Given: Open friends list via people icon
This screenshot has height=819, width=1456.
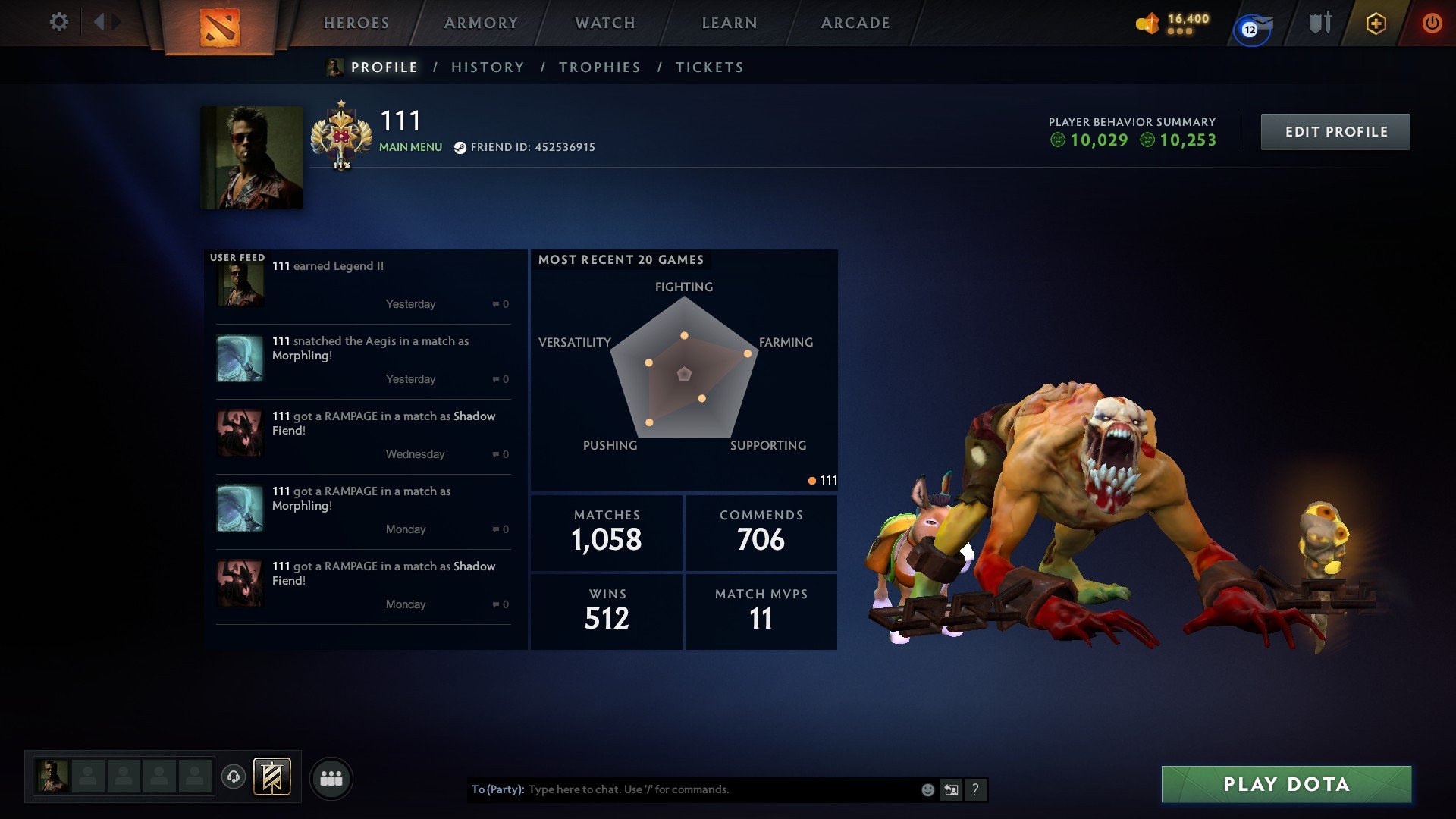Looking at the screenshot, I should pos(331,777).
